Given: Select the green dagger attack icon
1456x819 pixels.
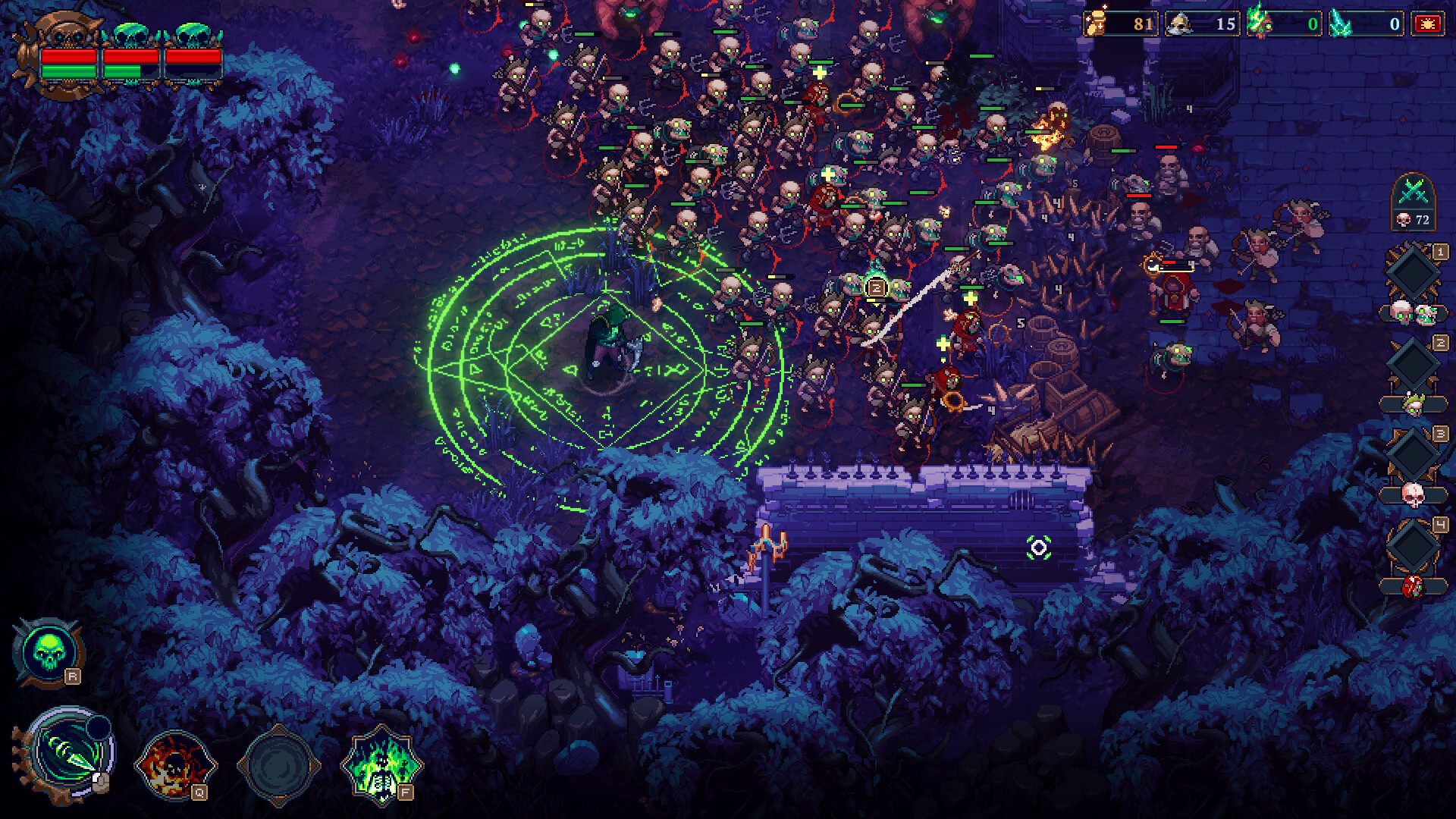Looking at the screenshot, I should tap(71, 754).
